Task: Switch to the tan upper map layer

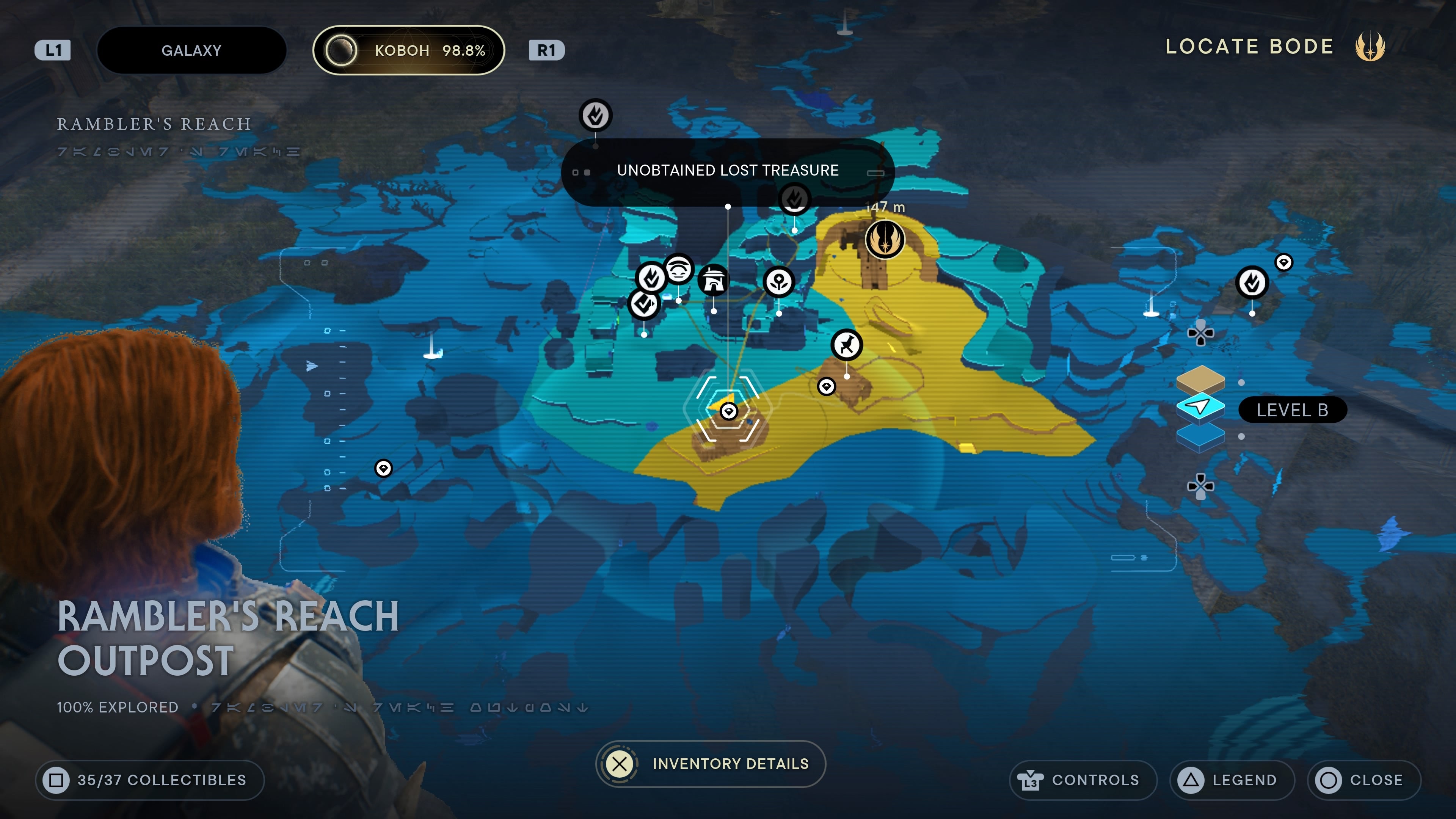Action: 1200,379
